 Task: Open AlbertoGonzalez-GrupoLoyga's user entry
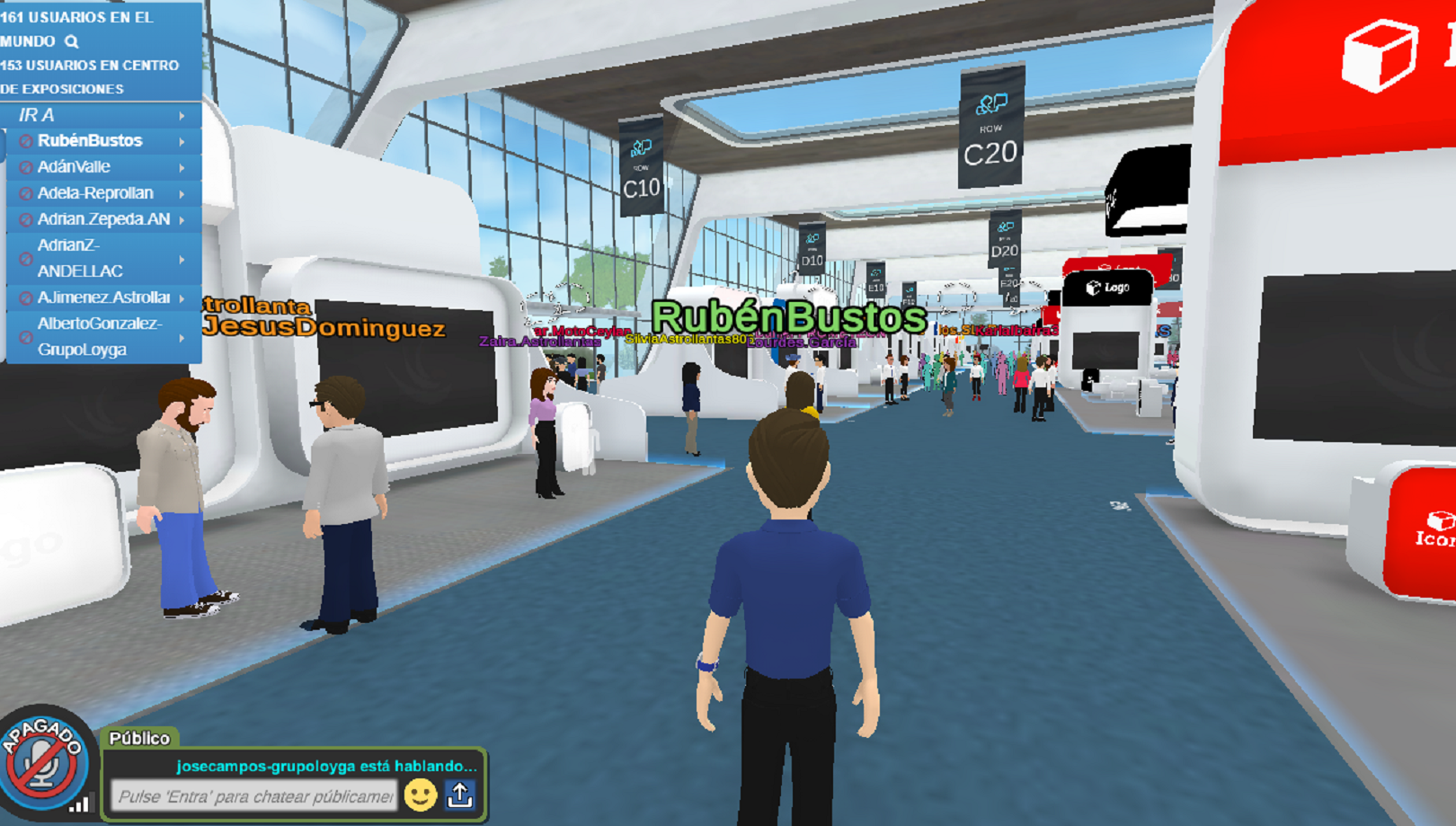pyautogui.click(x=99, y=336)
